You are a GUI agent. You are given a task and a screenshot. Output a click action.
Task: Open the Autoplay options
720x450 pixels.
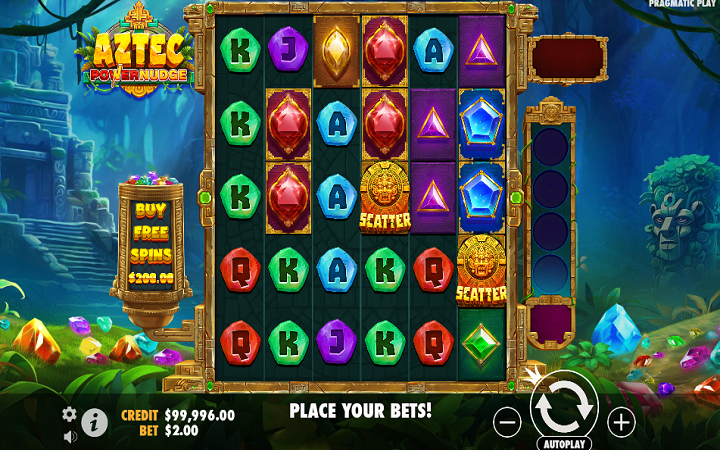564,441
